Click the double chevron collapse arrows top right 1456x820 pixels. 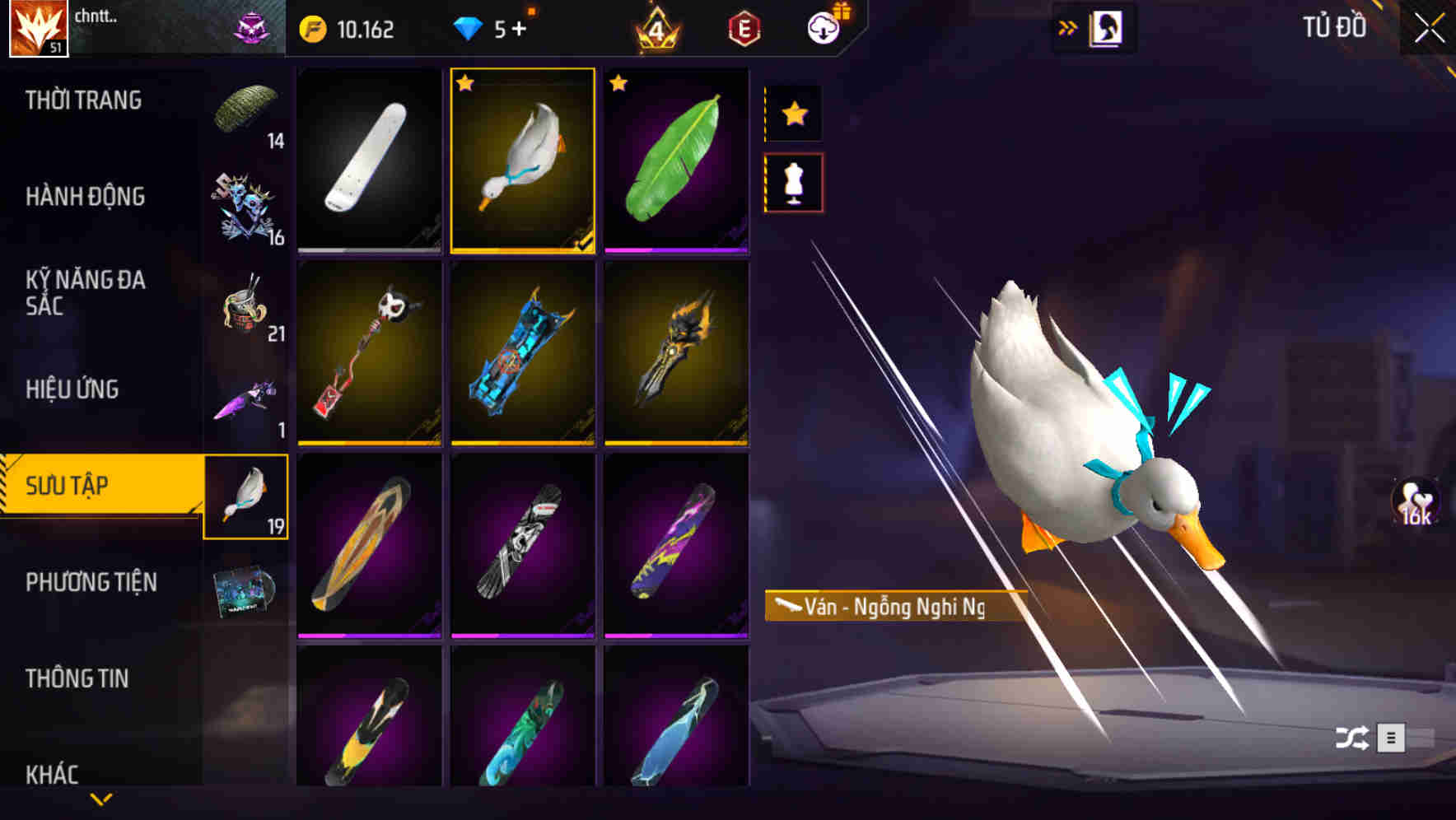pos(1068,26)
